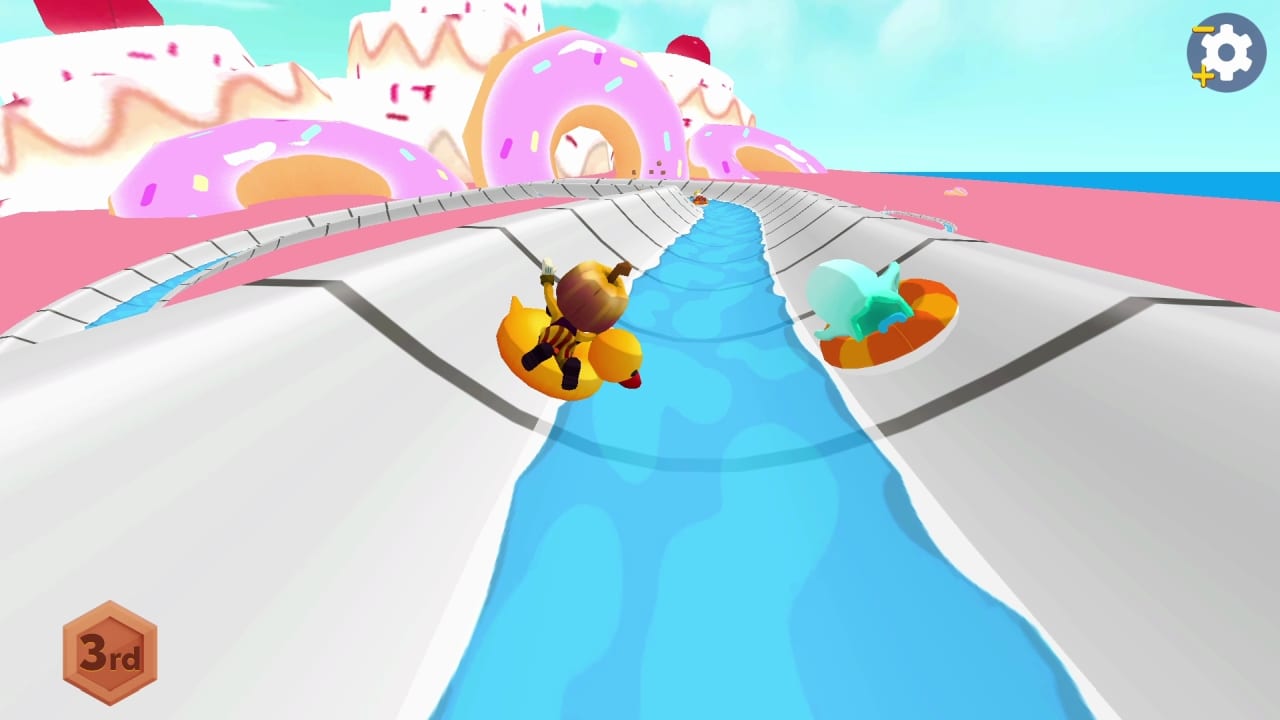The image size is (1280, 720).
Task: Click the settings button in the top-right corner
Action: coord(1228,52)
